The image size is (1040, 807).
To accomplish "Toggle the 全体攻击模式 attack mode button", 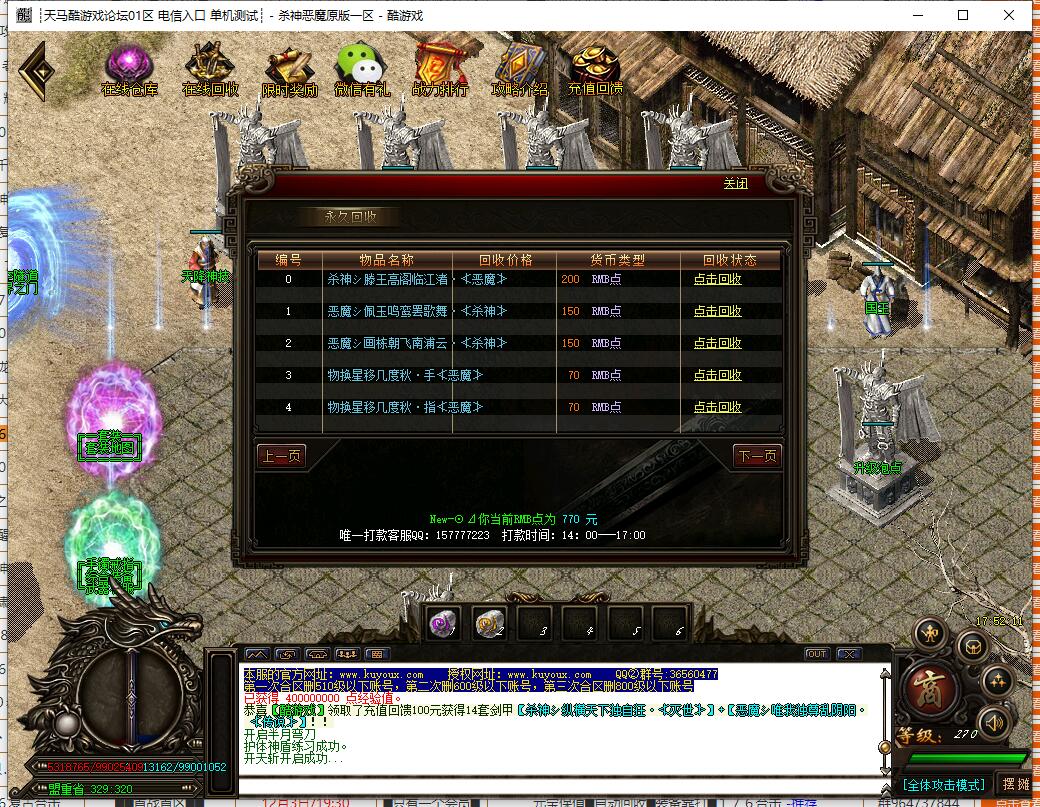I will (x=943, y=785).
